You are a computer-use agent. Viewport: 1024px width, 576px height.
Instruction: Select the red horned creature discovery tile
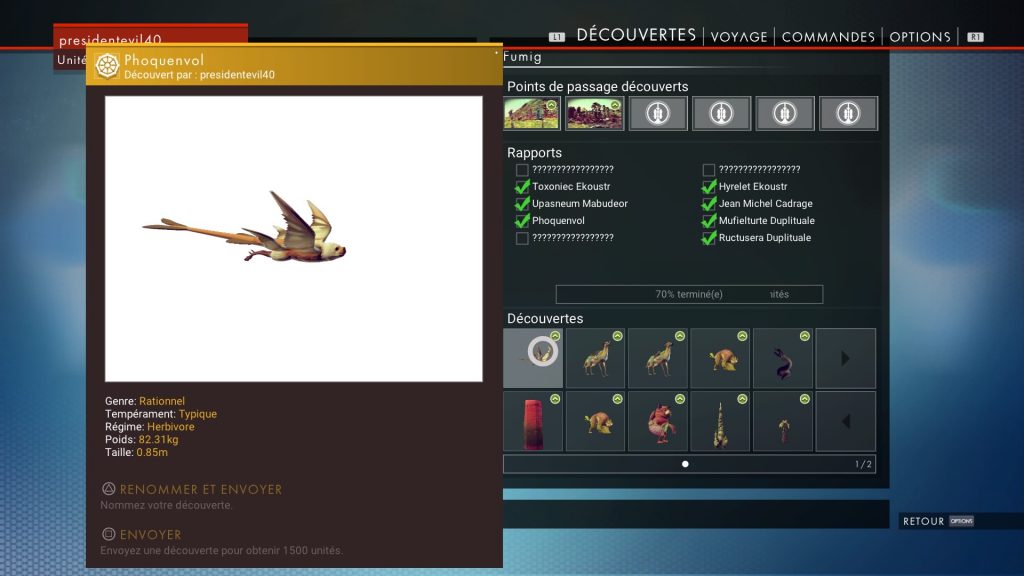(x=657, y=421)
